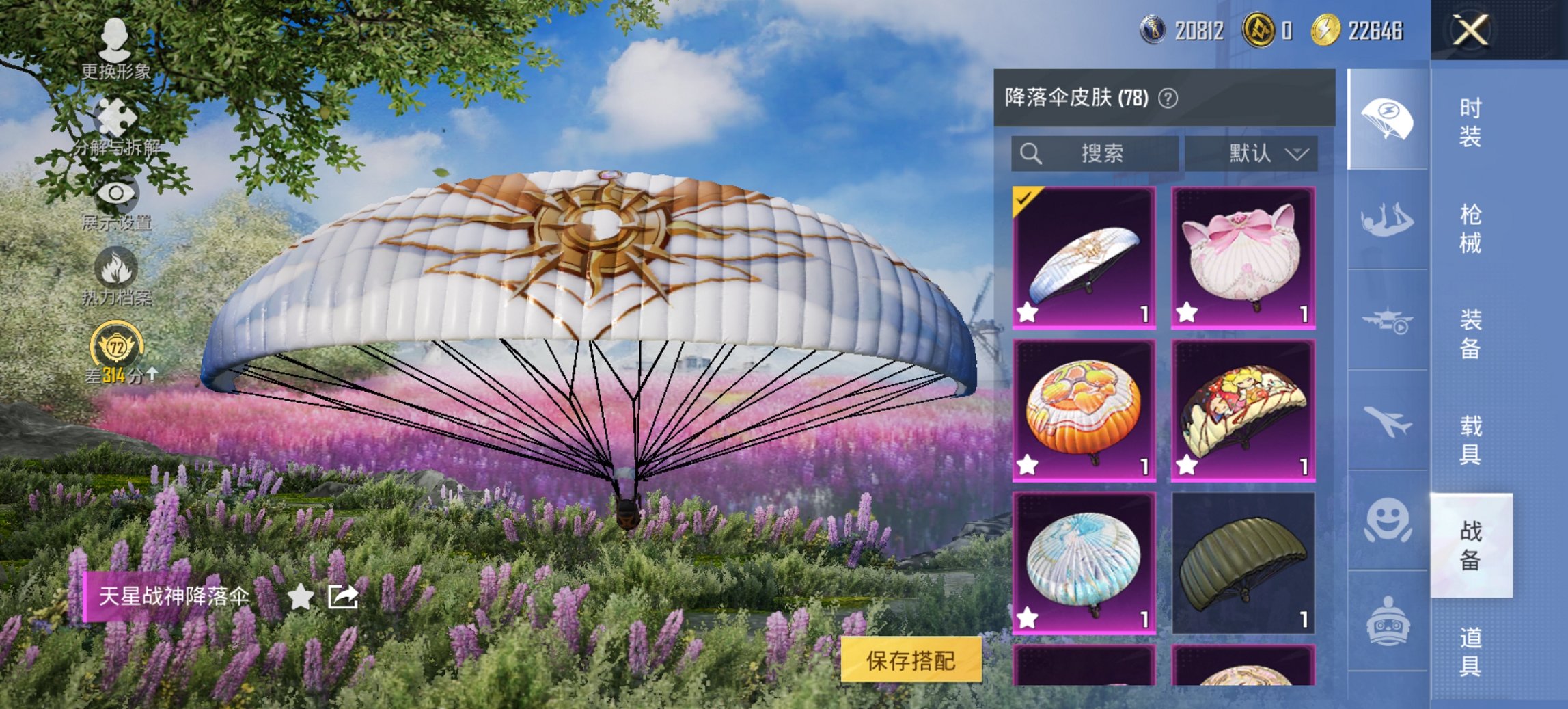The image size is (1568, 709).
Task: Toggle the star on the equipped white parachute skin
Action: pyautogui.click(x=1026, y=314)
